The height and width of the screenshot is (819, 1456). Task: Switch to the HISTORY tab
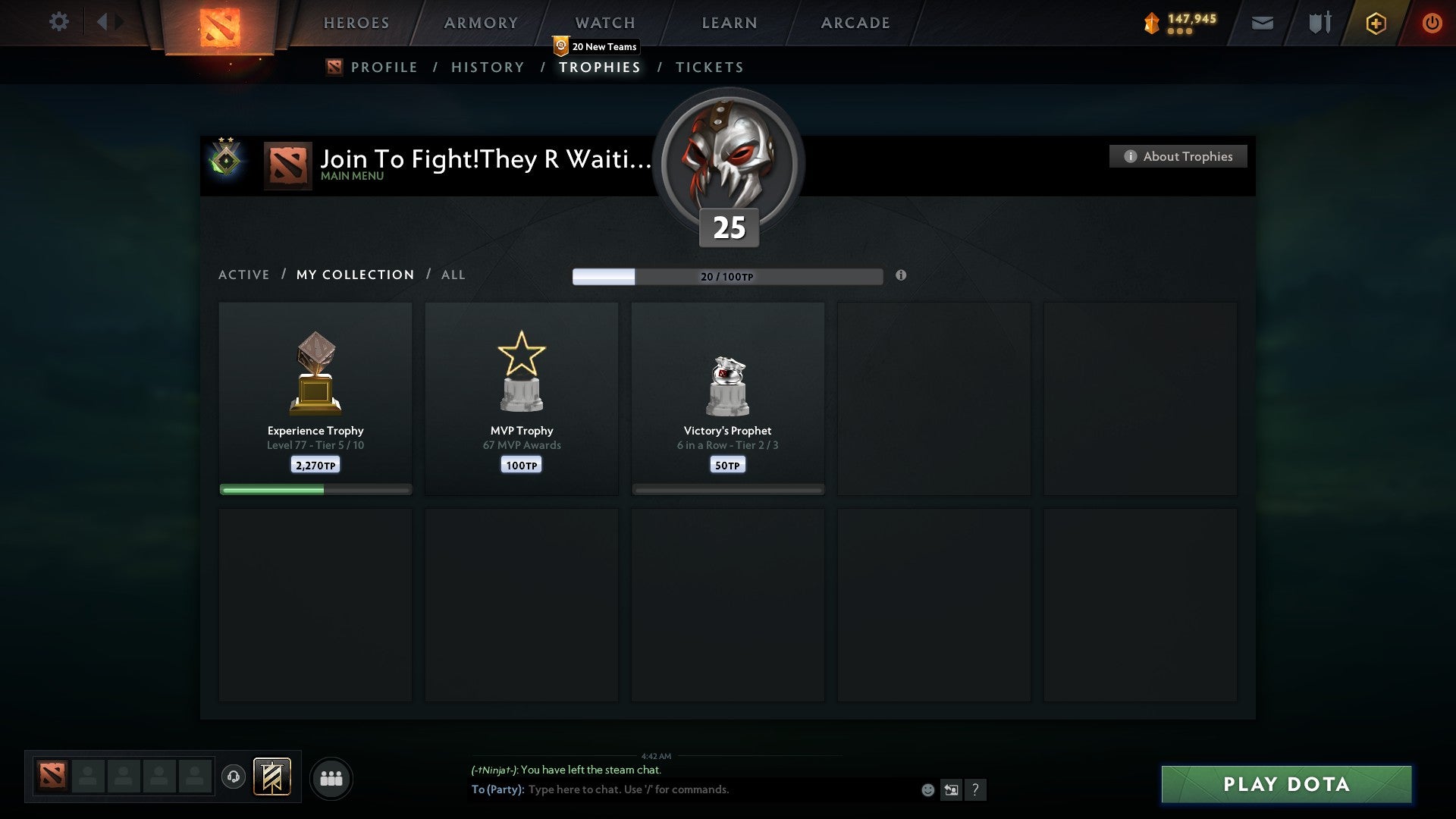tap(487, 67)
